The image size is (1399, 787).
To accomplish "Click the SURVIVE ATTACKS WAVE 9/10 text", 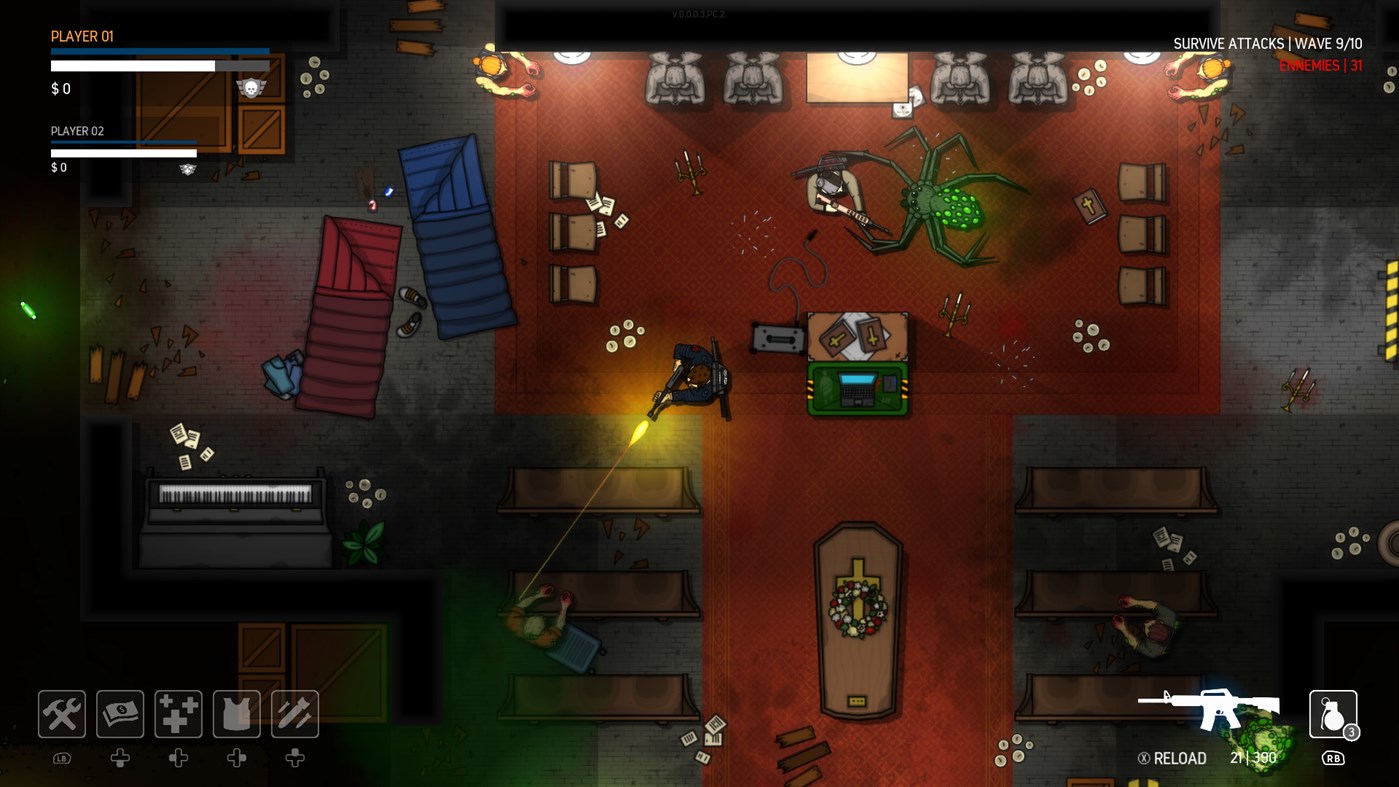I will (x=1268, y=43).
